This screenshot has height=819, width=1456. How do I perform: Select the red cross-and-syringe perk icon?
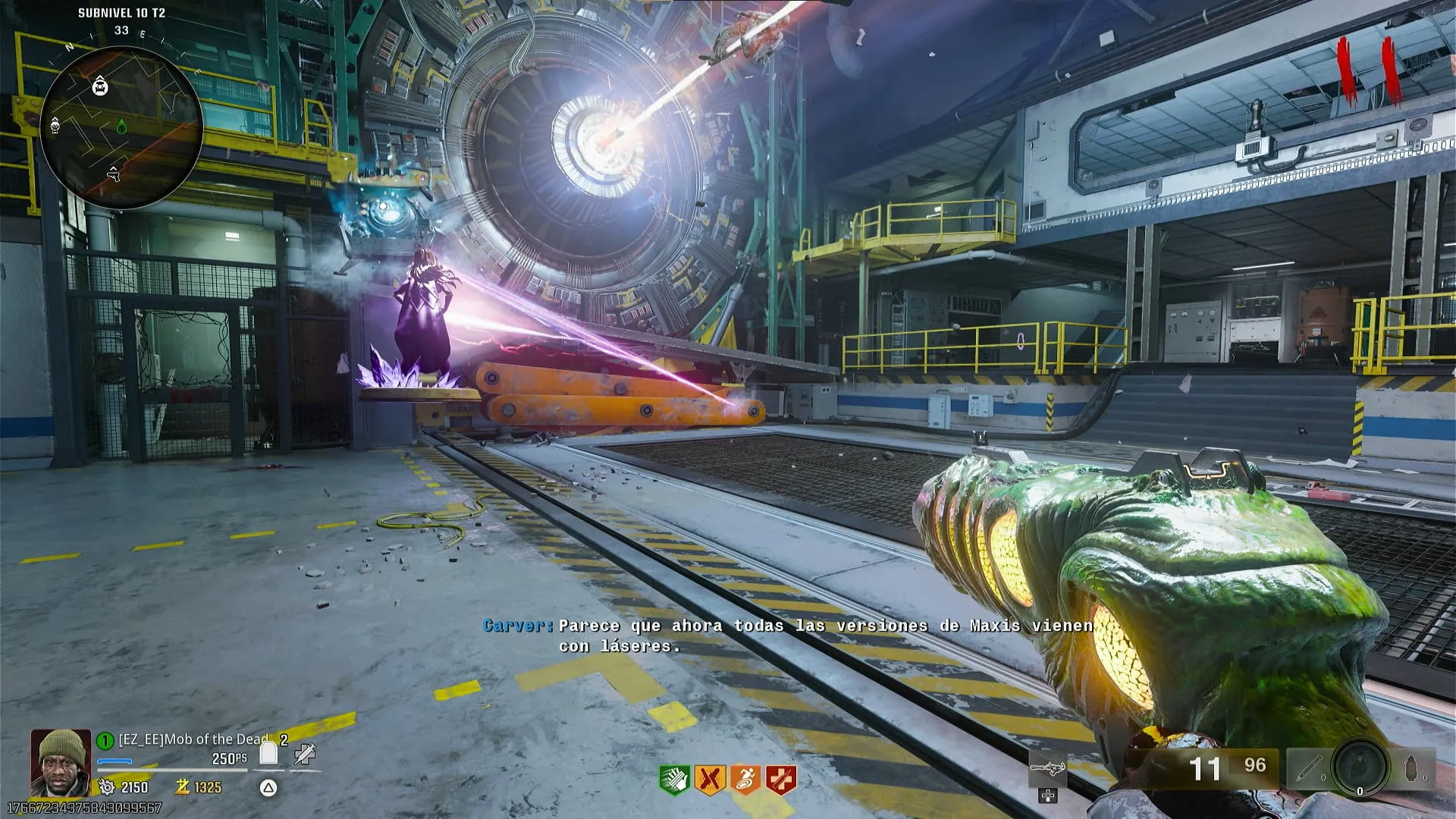[781, 780]
